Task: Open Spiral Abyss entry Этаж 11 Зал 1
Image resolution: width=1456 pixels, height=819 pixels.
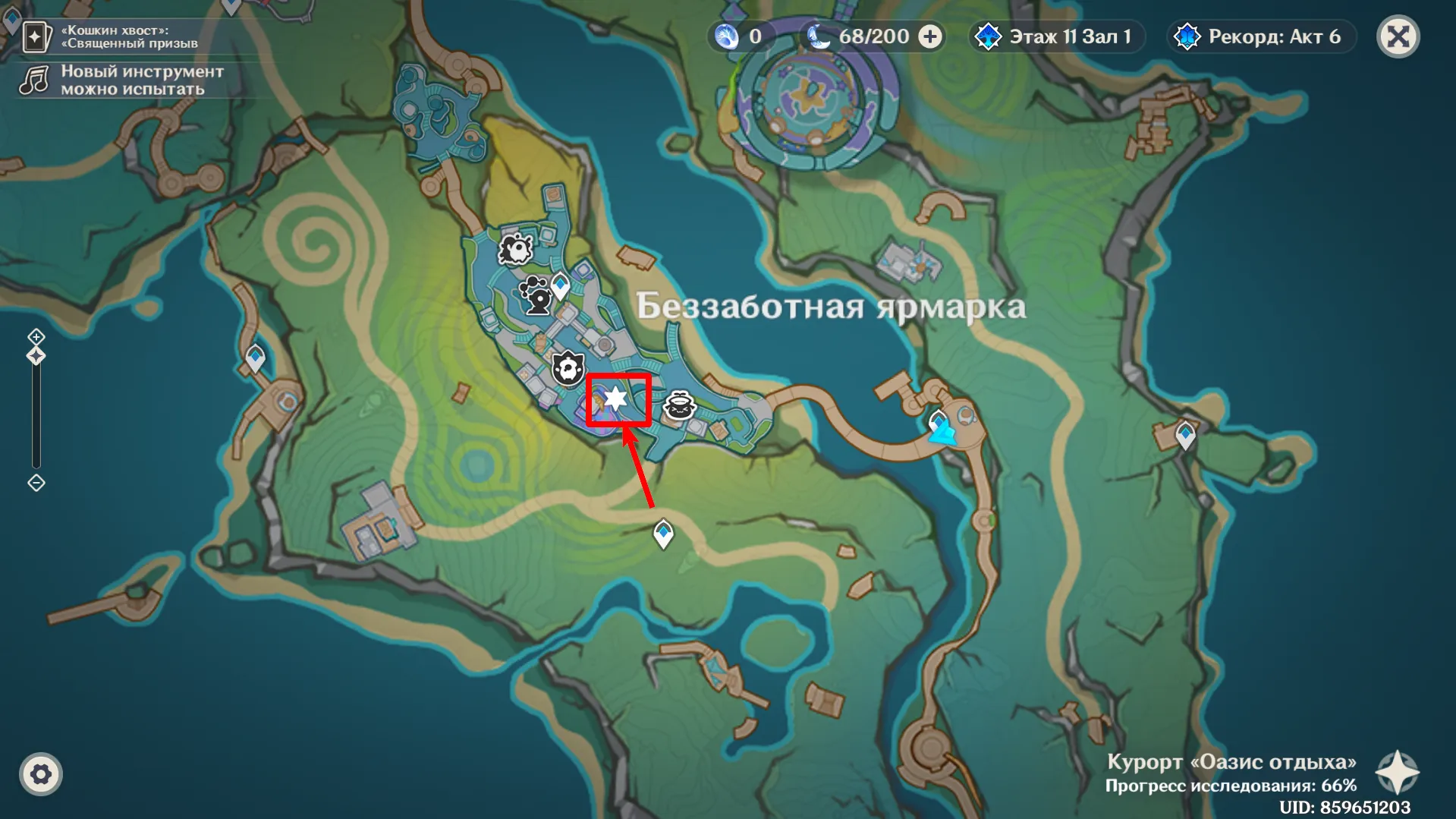Action: 1055,36
